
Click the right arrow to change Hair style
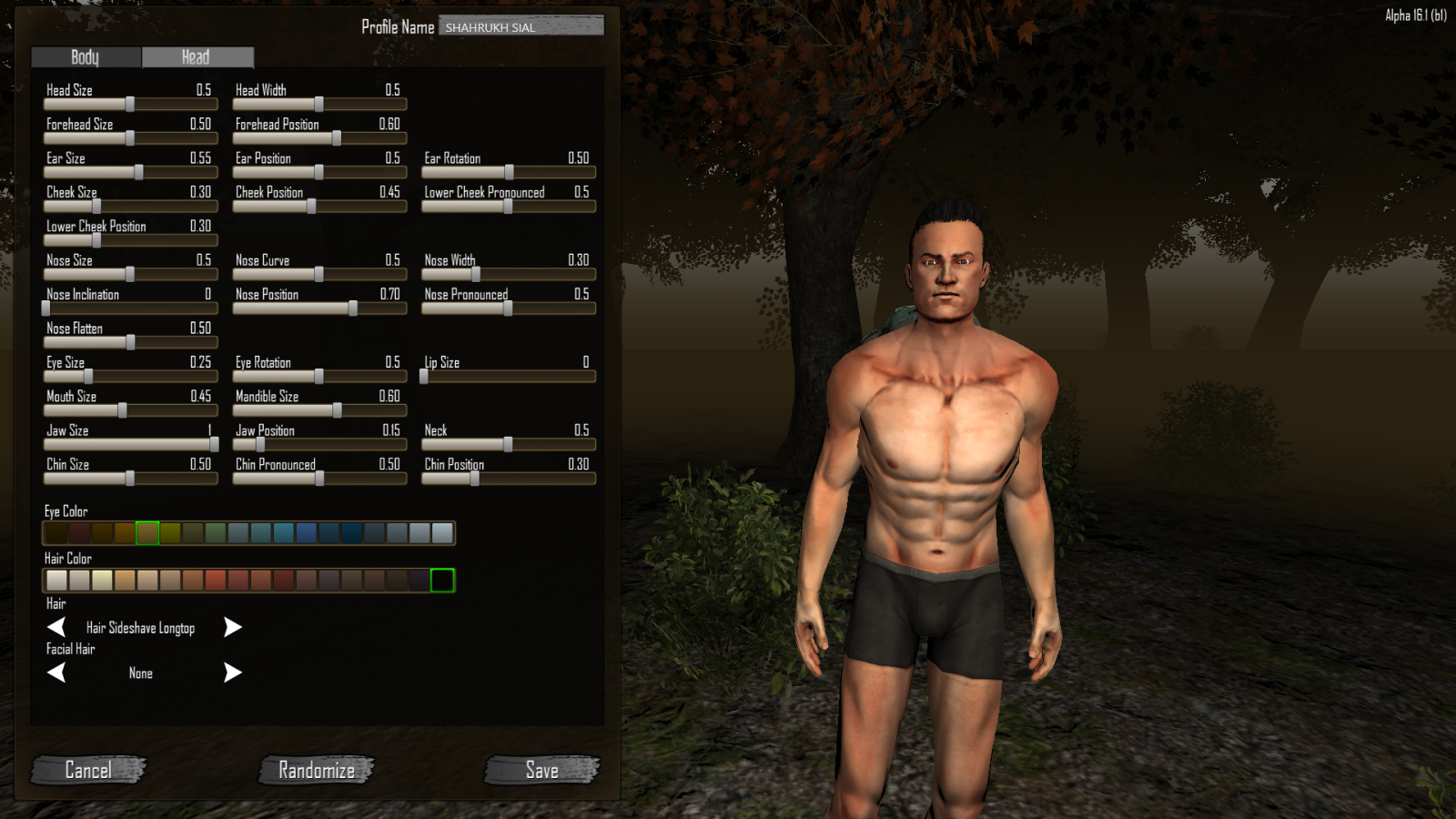pyautogui.click(x=232, y=627)
